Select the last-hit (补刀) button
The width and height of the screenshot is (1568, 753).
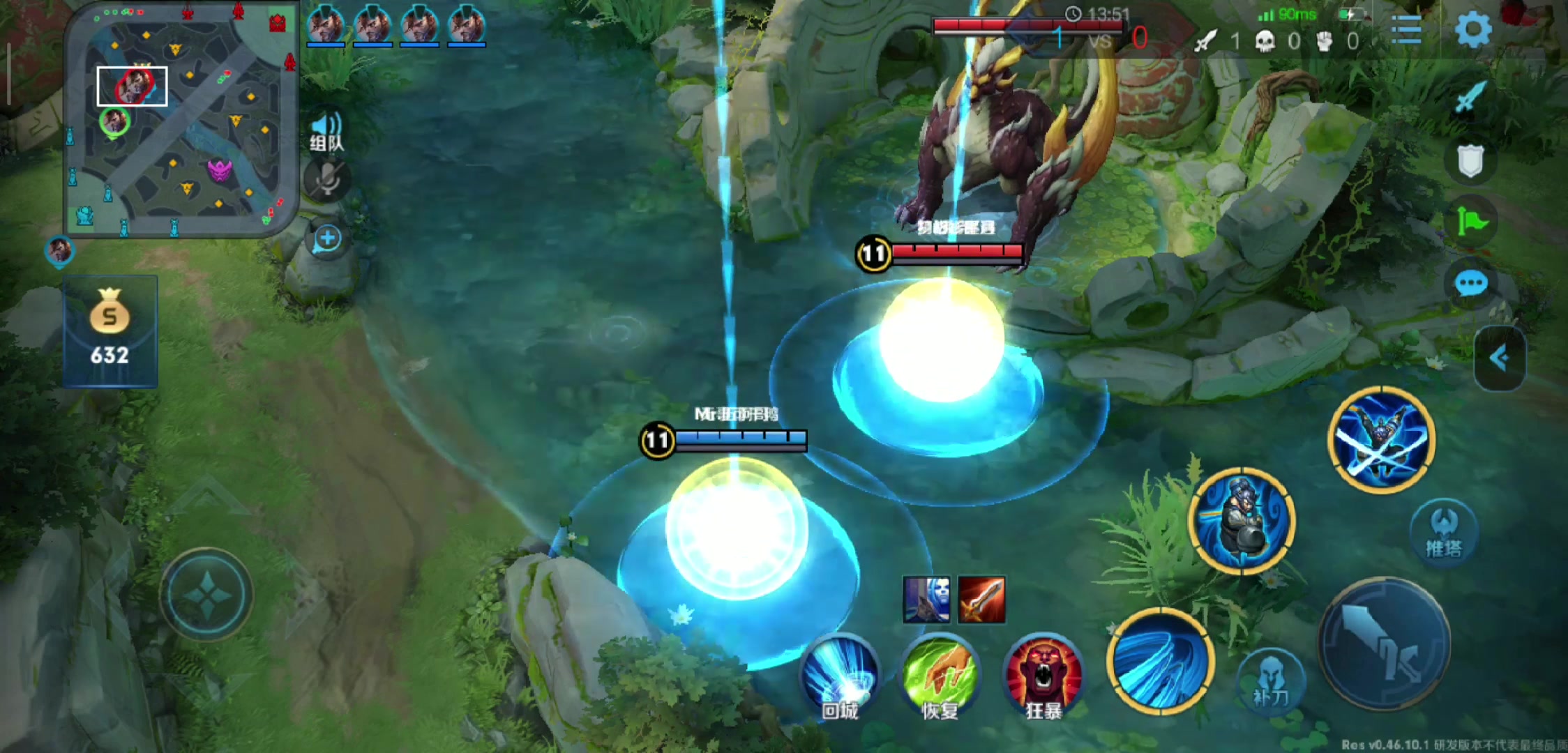(1270, 681)
